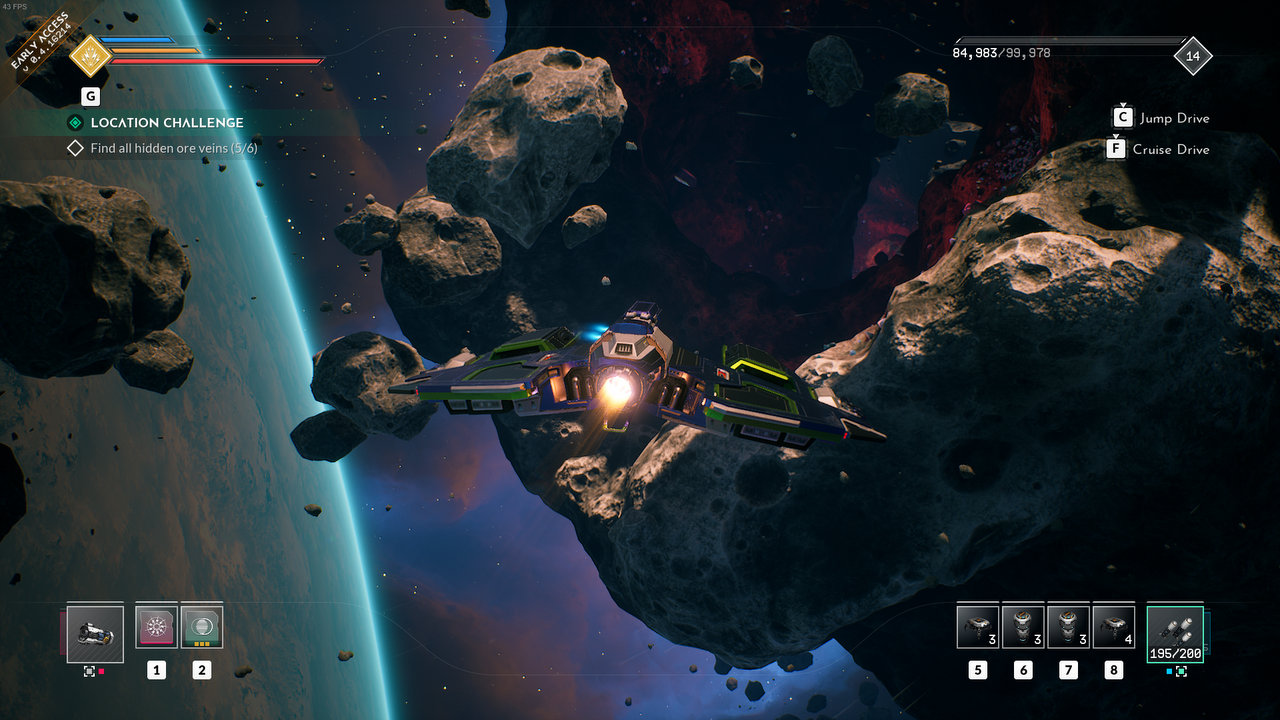The width and height of the screenshot is (1280, 720).
Task: Open the Location Challenge tracker
Action: (x=166, y=123)
